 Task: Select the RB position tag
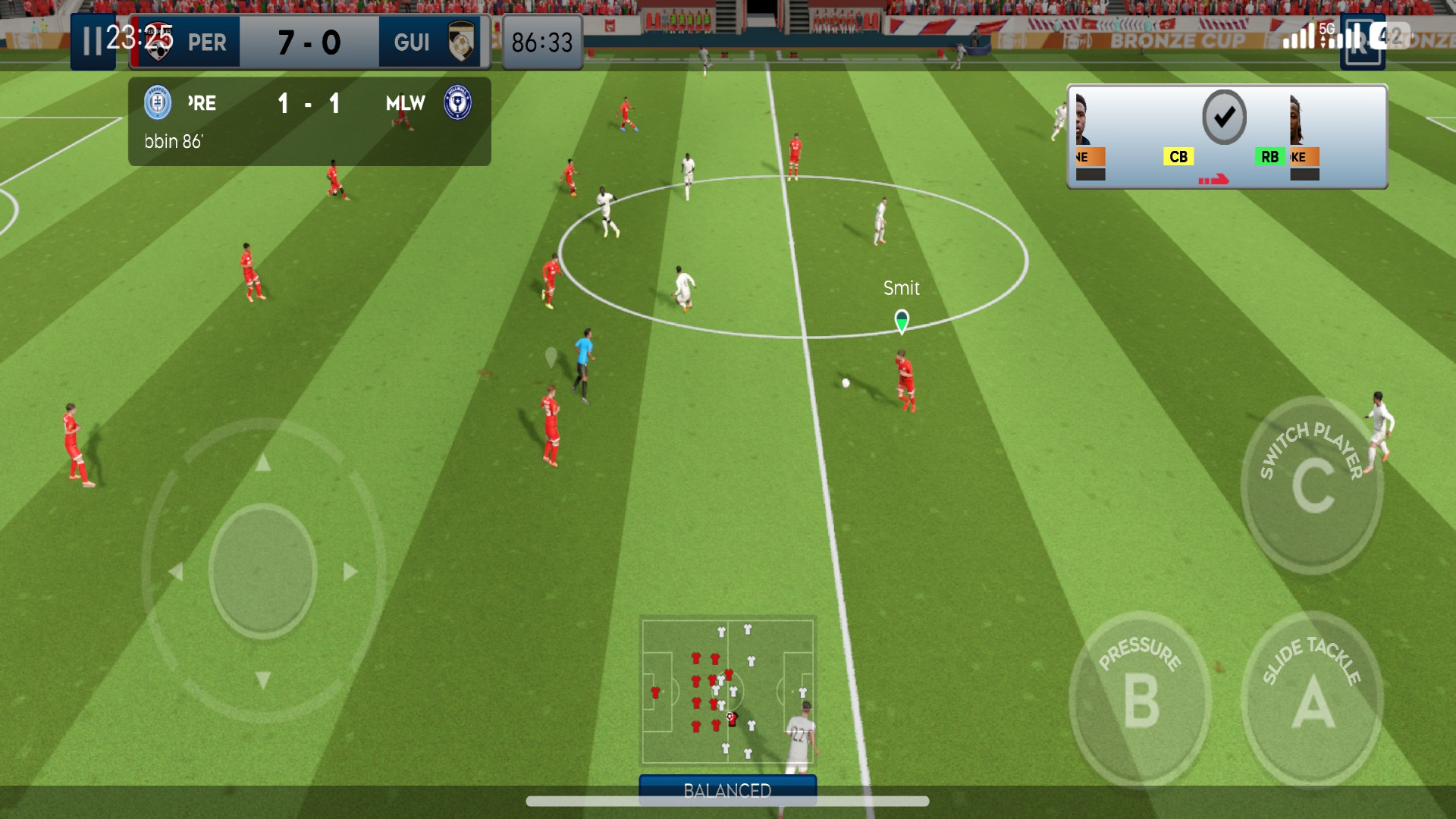click(x=1269, y=157)
